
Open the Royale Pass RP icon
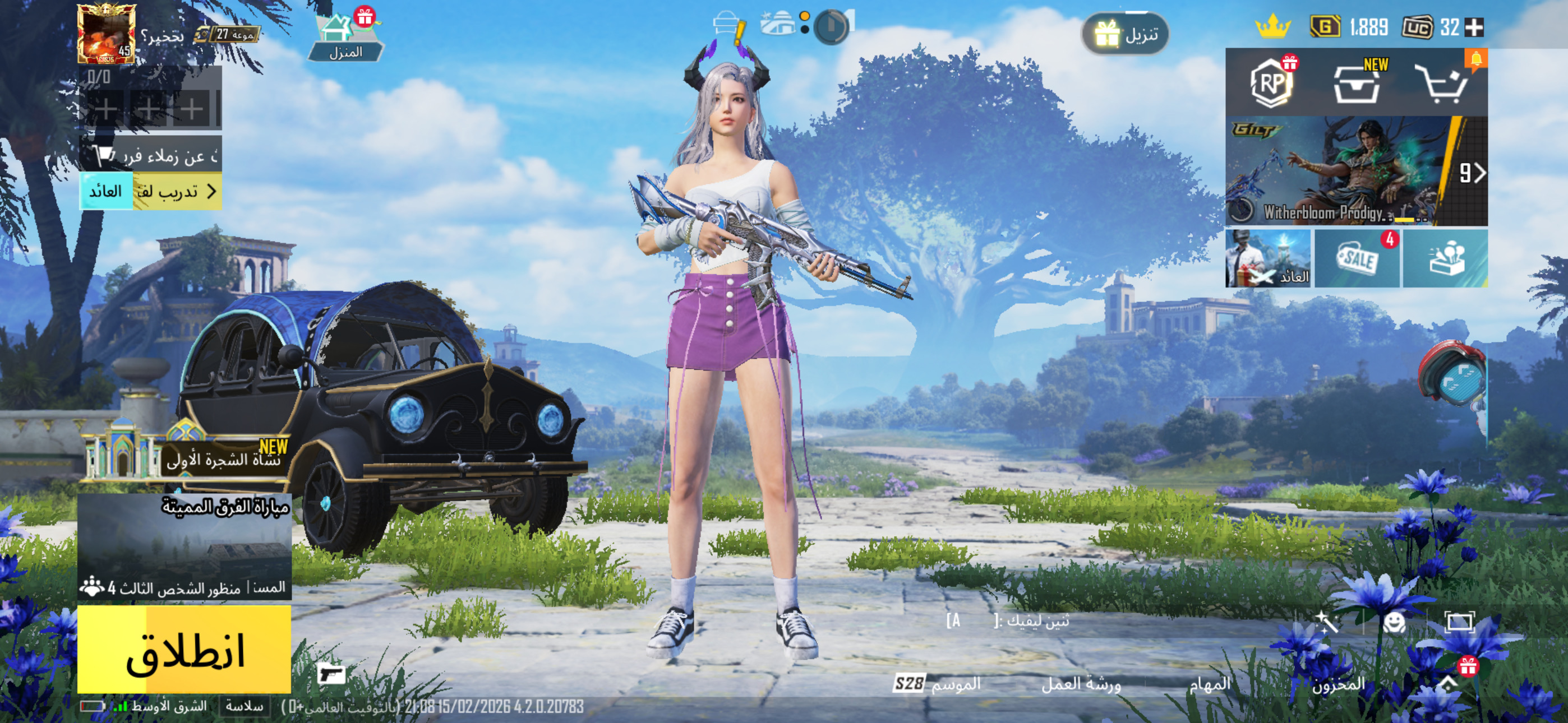[x=1270, y=82]
